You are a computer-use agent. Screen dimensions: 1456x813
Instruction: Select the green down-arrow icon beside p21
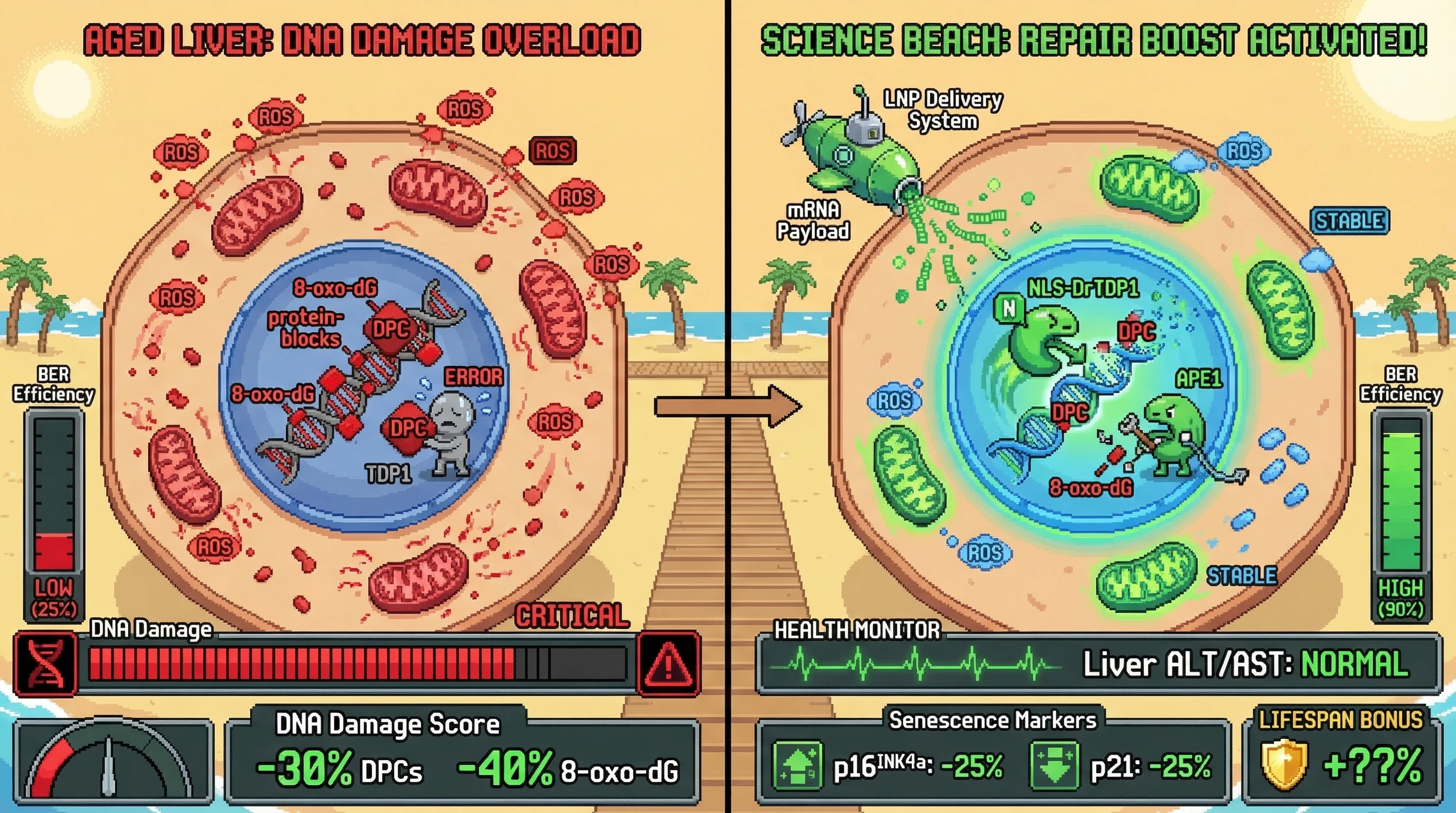(x=1054, y=765)
